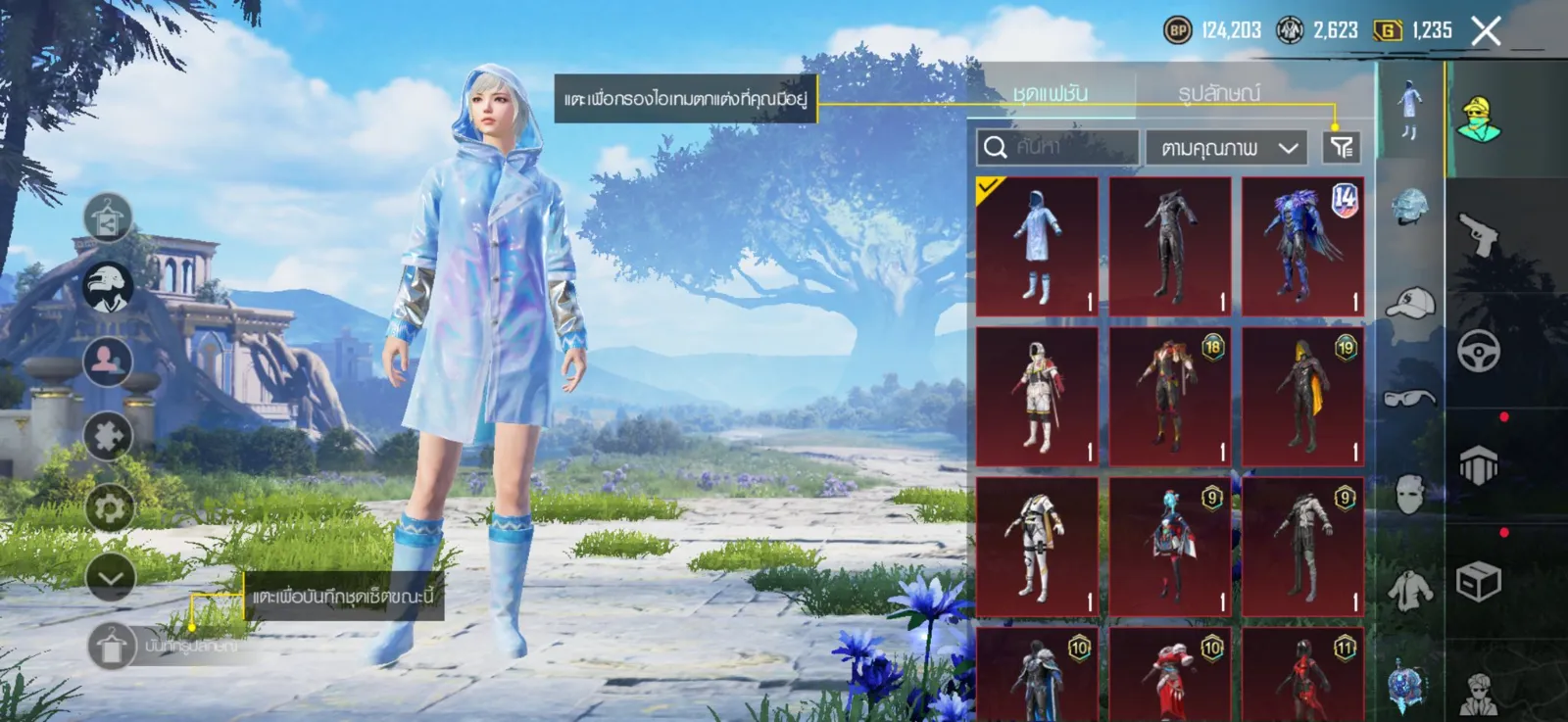The image size is (1568, 722).
Task: Open the face mask category
Action: (x=1410, y=494)
